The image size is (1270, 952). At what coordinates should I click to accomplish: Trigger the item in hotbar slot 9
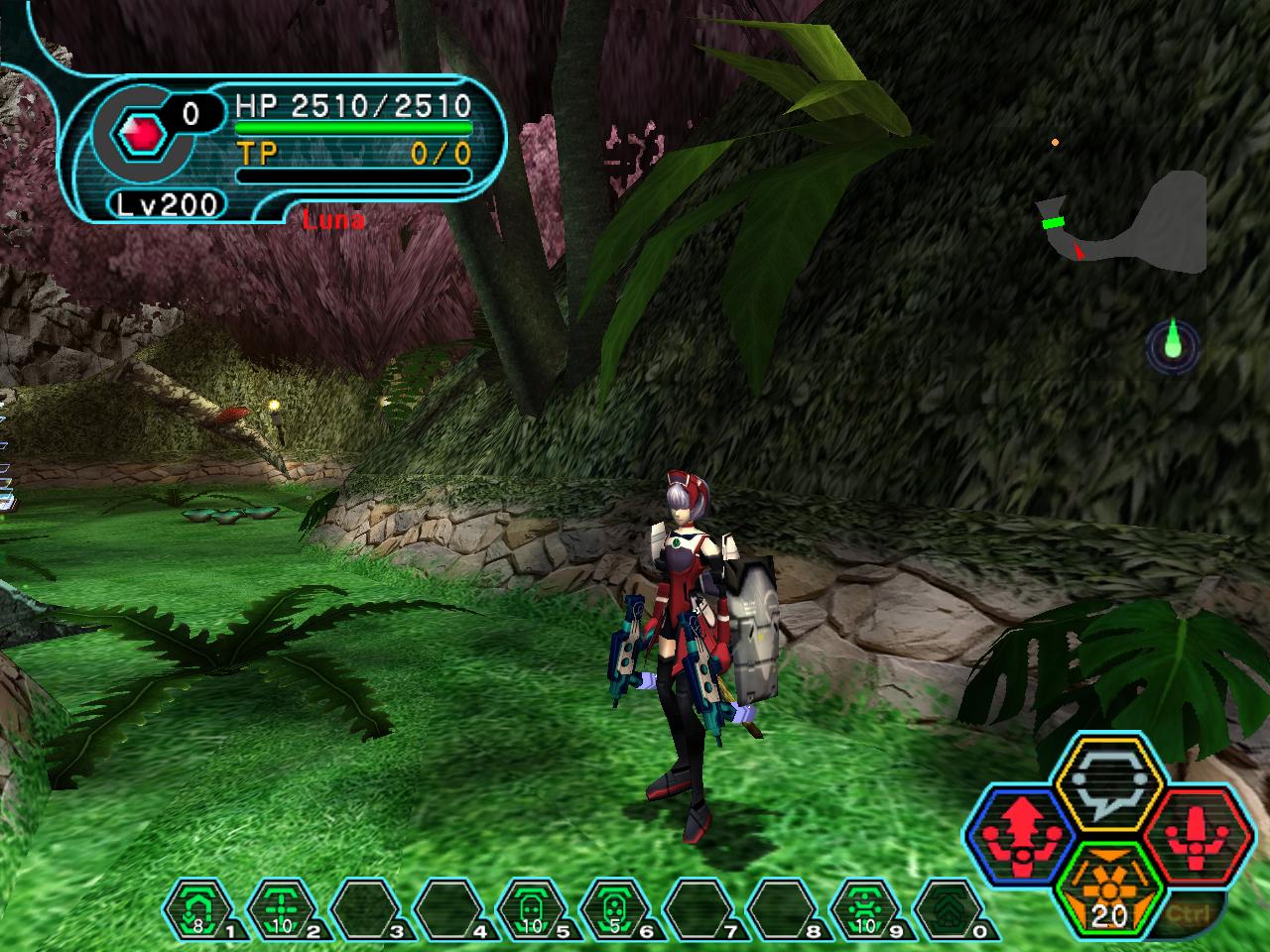865,907
